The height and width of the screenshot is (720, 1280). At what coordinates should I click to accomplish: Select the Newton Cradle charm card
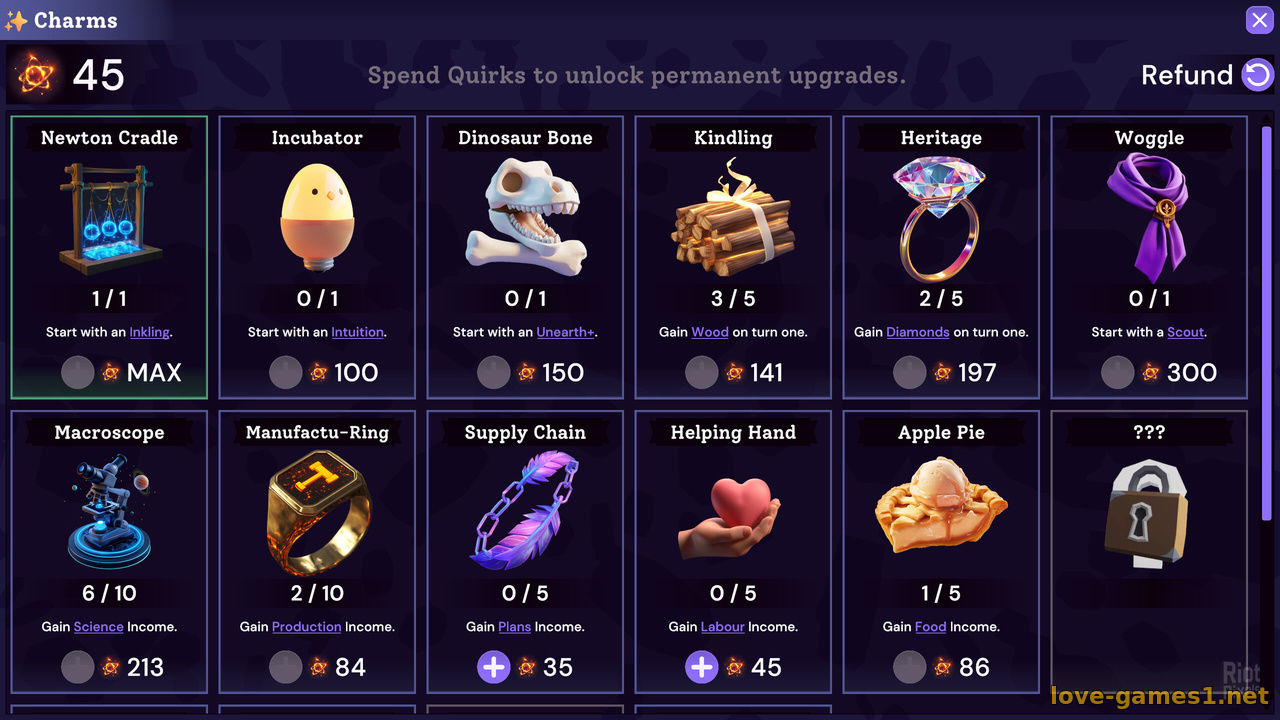pyautogui.click(x=109, y=230)
